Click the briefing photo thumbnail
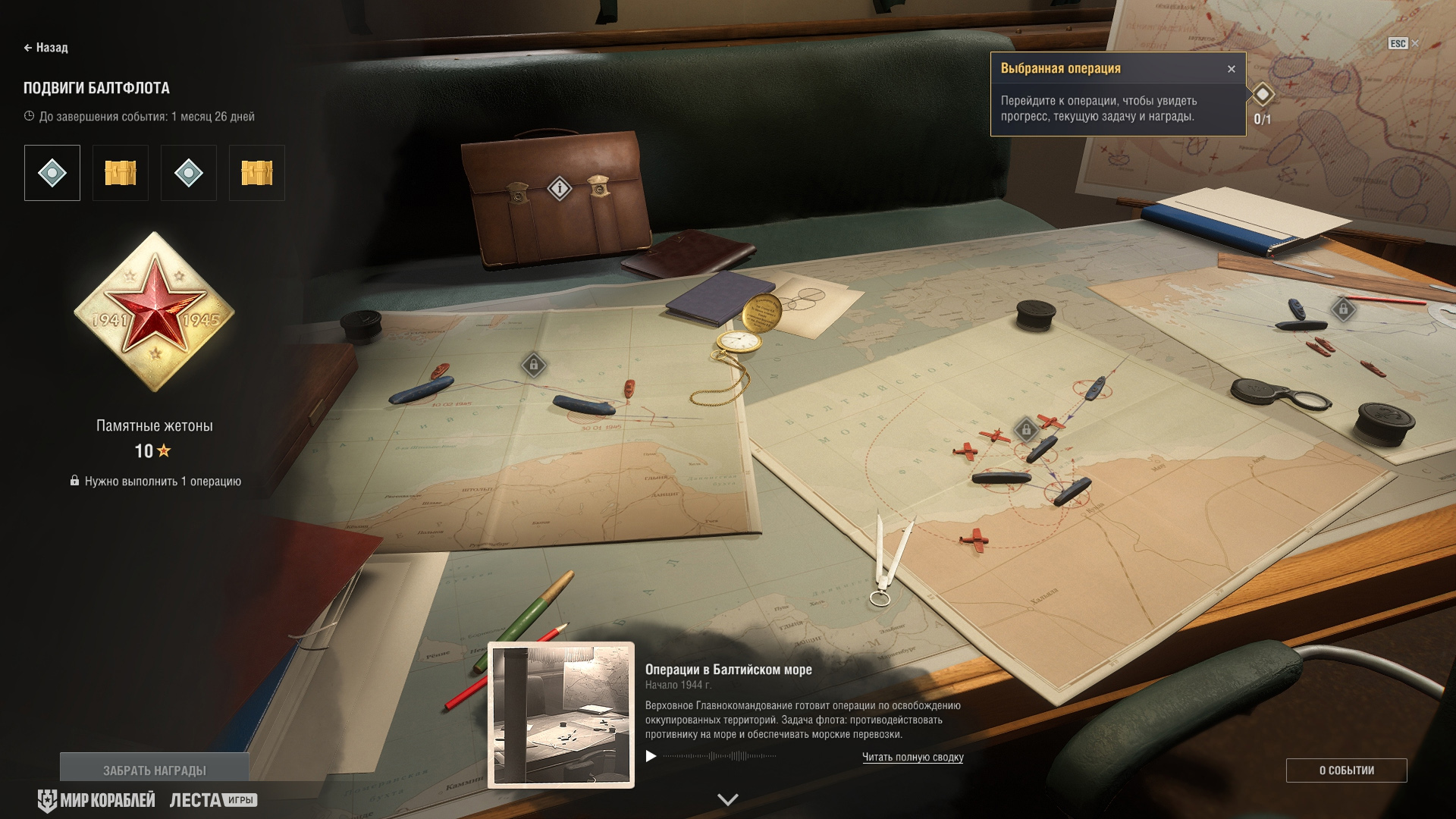This screenshot has height=819, width=1456. [x=561, y=715]
